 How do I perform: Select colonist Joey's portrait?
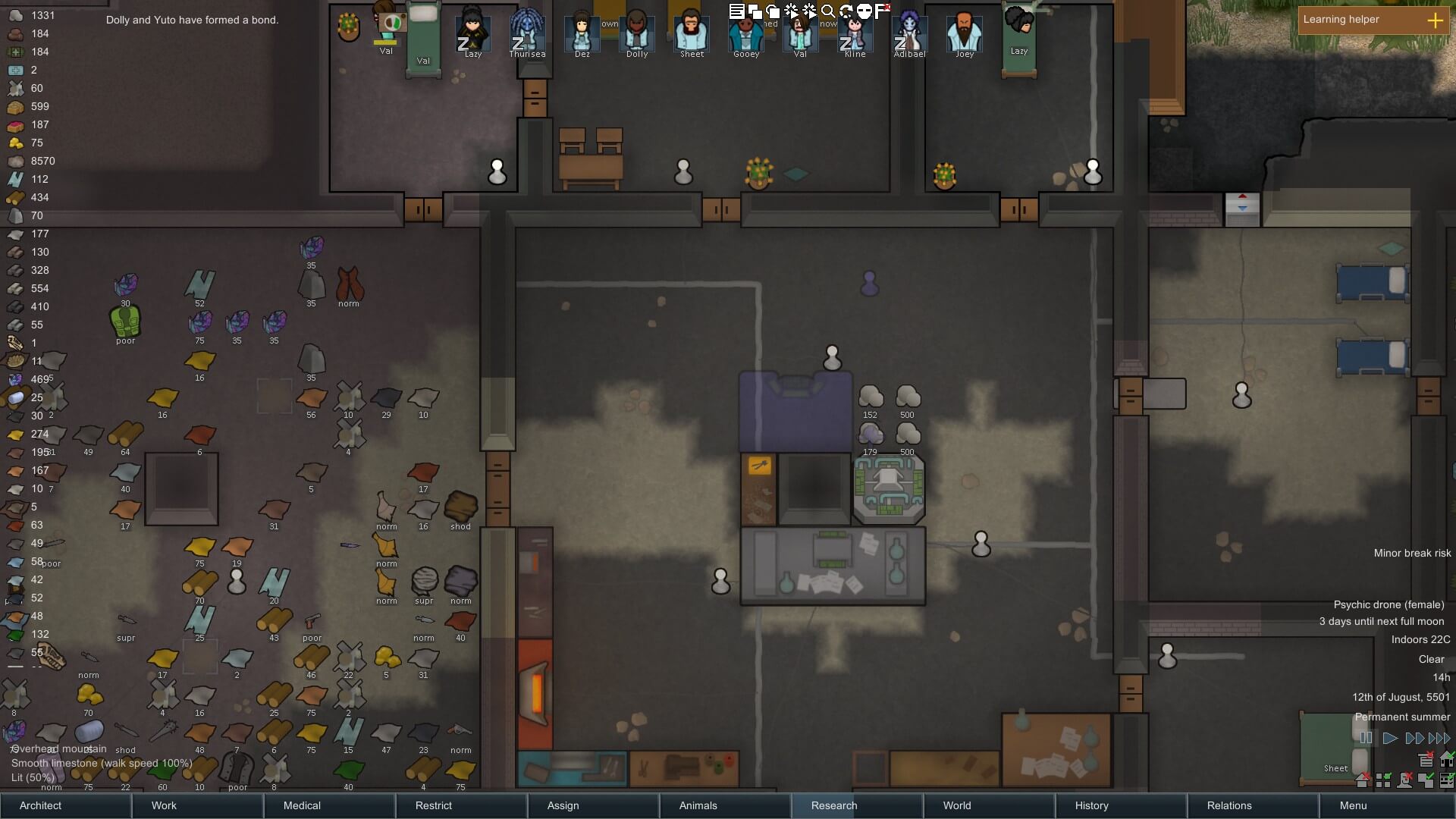(965, 33)
